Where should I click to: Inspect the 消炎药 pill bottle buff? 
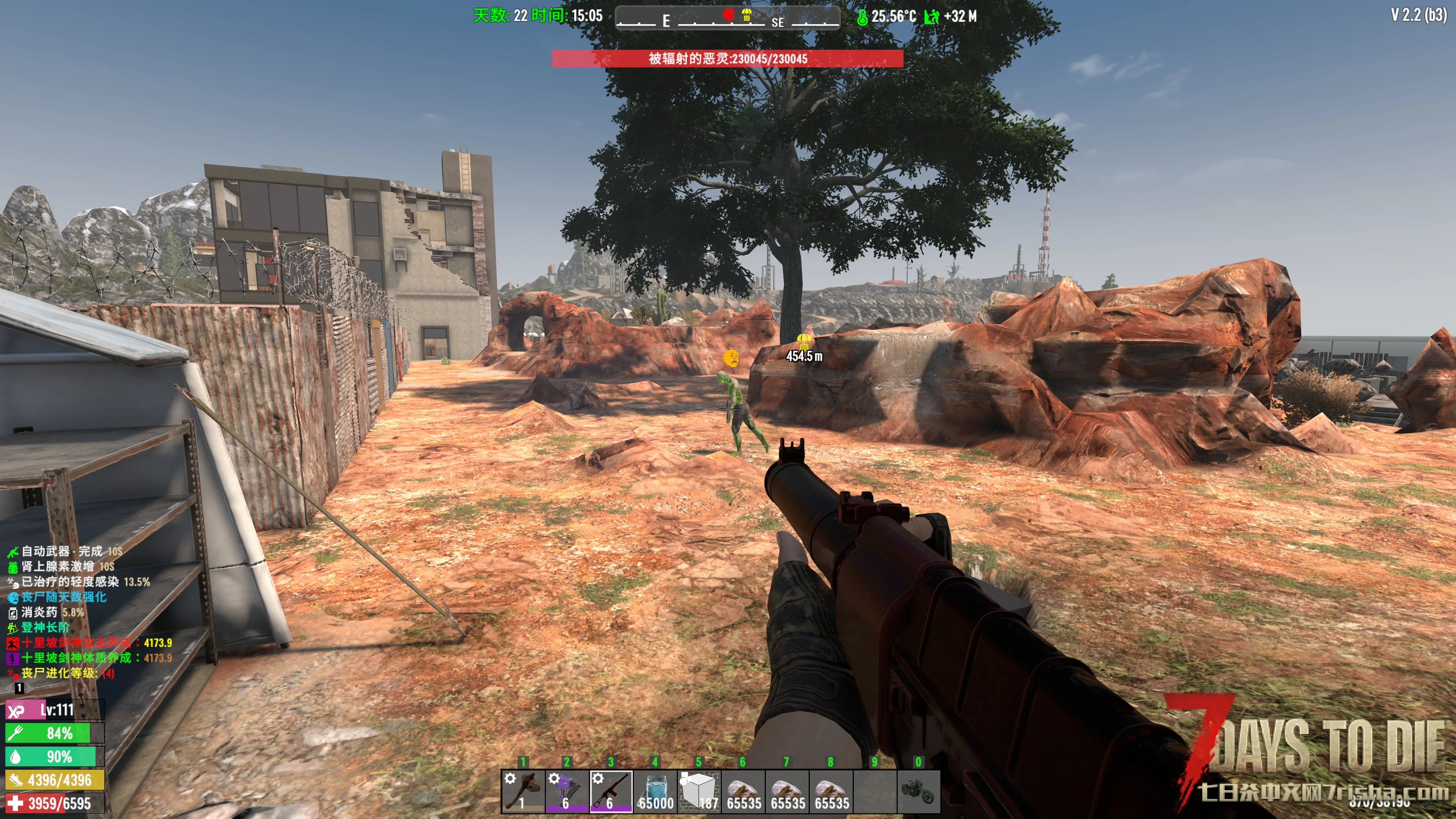coord(13,613)
